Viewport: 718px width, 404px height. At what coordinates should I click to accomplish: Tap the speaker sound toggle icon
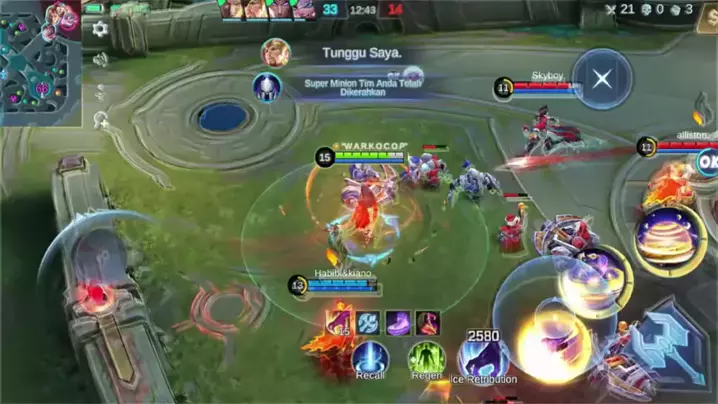(x=100, y=59)
